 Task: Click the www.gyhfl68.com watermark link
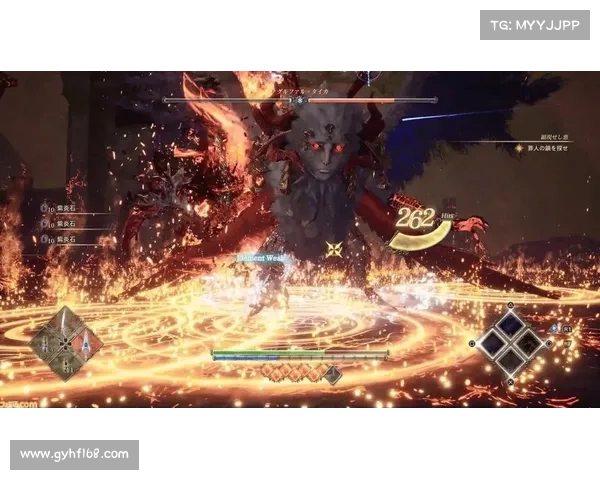click(x=76, y=455)
